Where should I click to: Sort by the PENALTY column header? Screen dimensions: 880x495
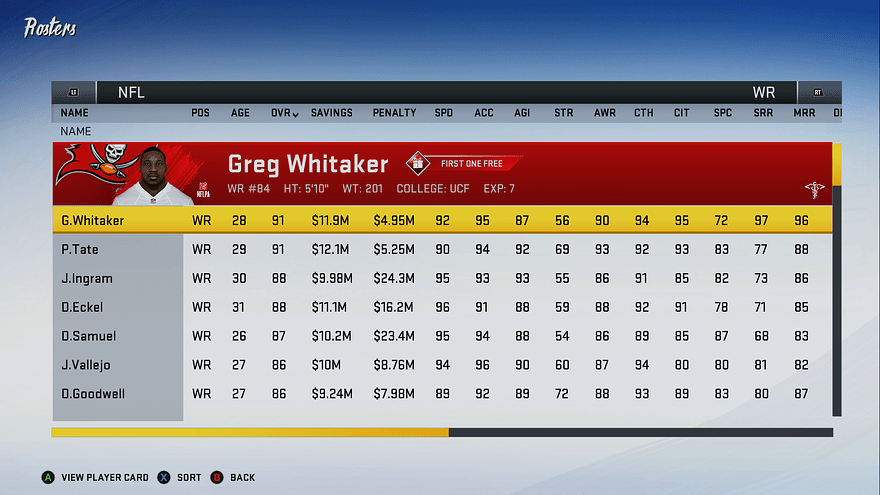click(394, 113)
